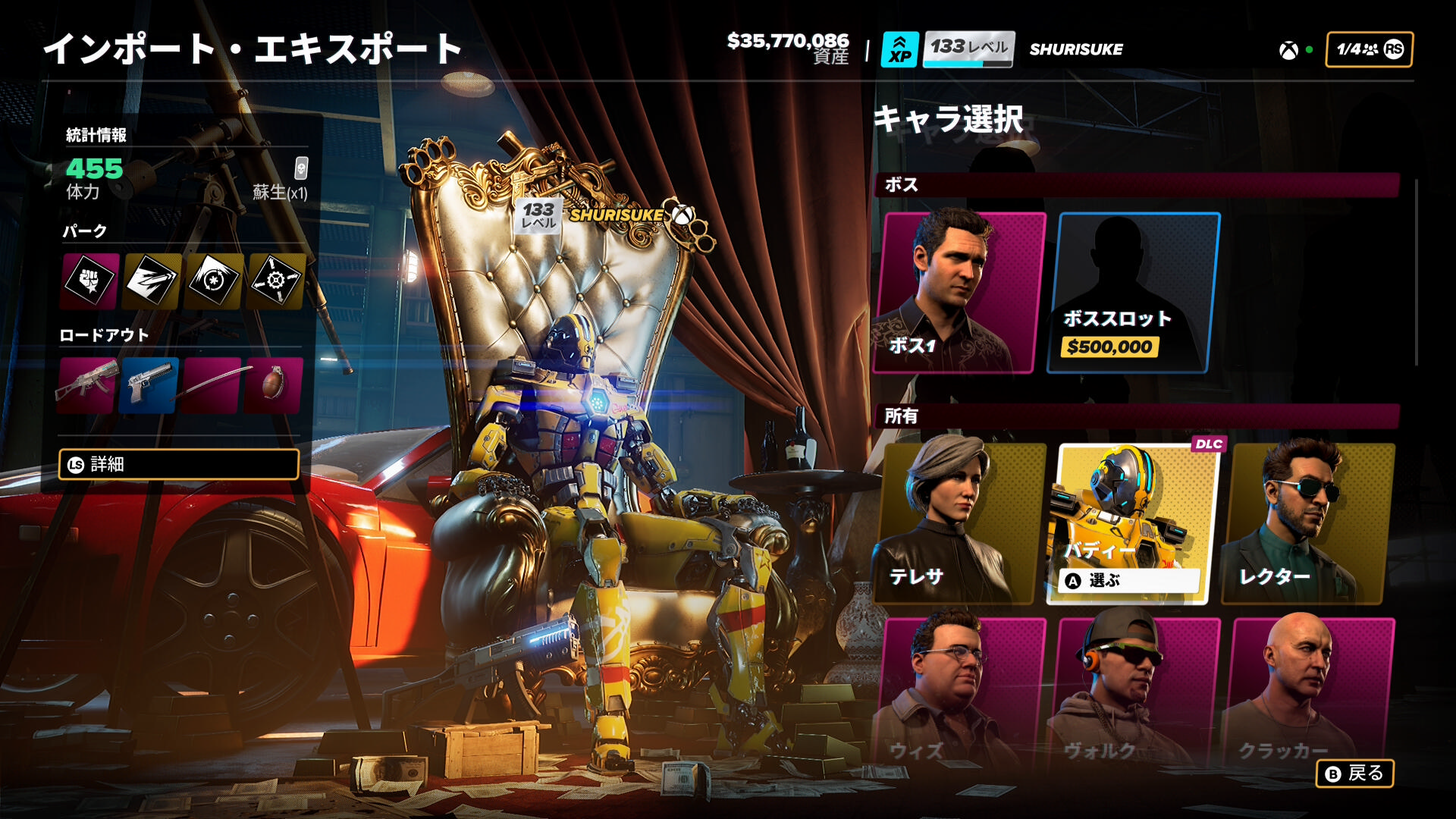This screenshot has height=819, width=1456.
Task: Select the crosshair gear perk icon
Action: [x=276, y=281]
